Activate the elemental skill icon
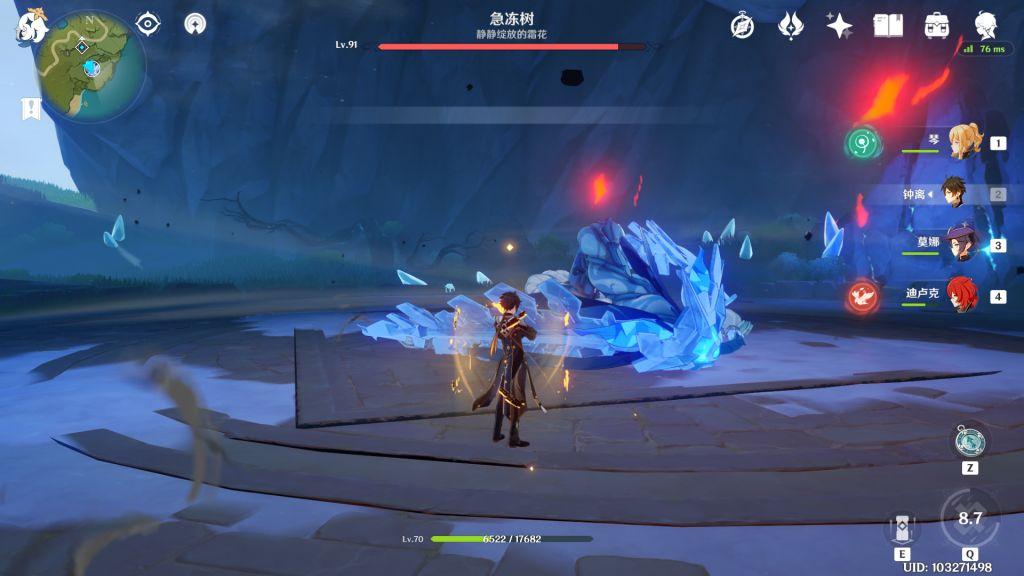The height and width of the screenshot is (576, 1024). (902, 527)
